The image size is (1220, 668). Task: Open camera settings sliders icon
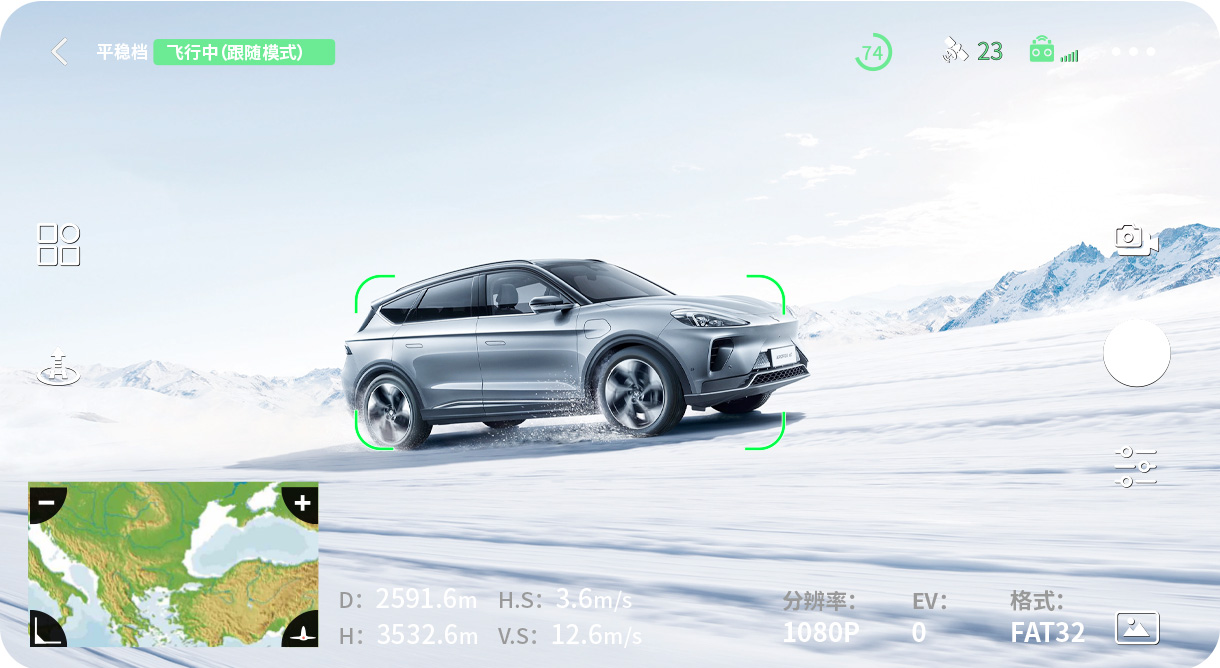click(1136, 467)
